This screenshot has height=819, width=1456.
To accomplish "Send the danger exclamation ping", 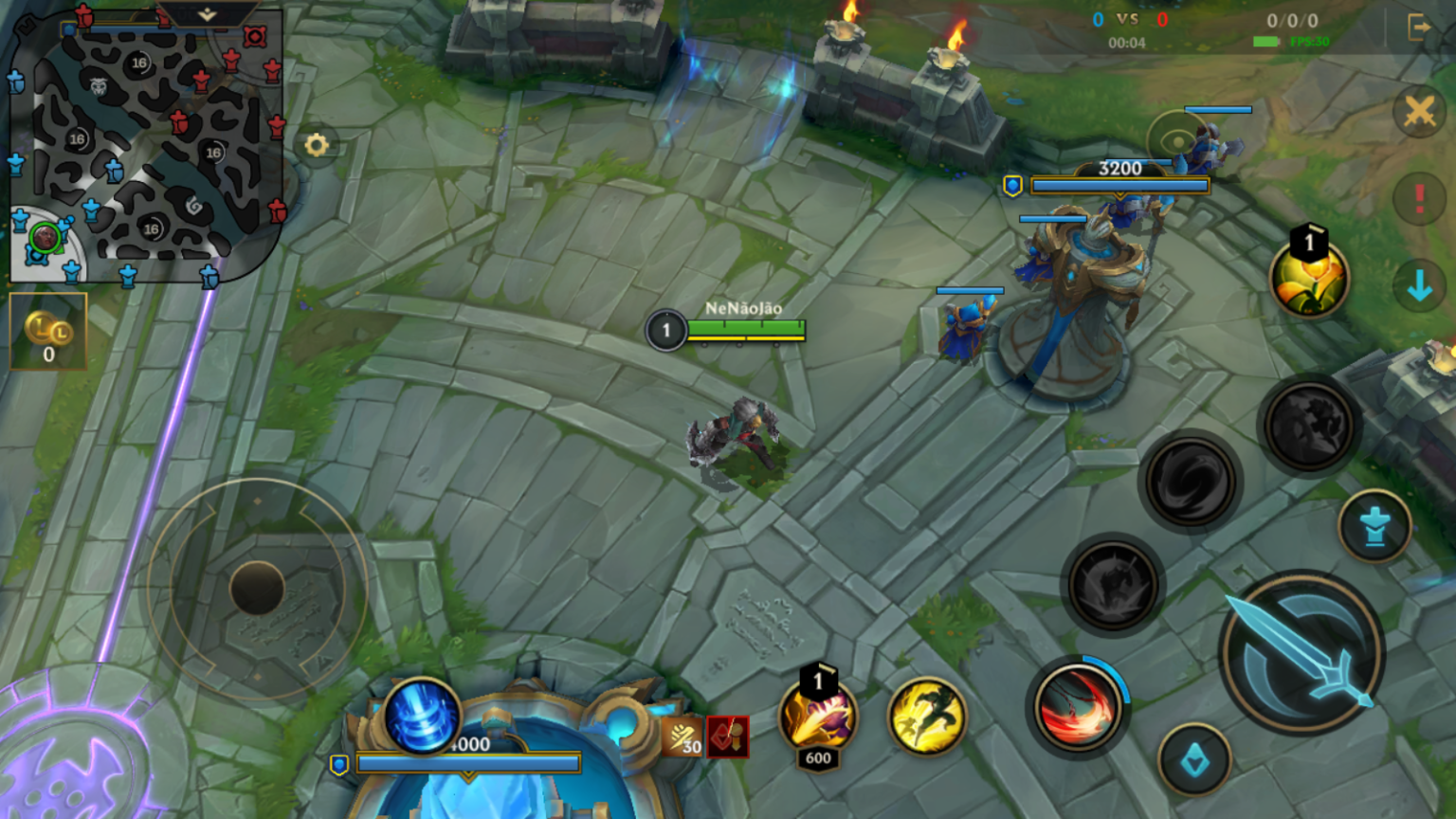I will click(x=1419, y=197).
